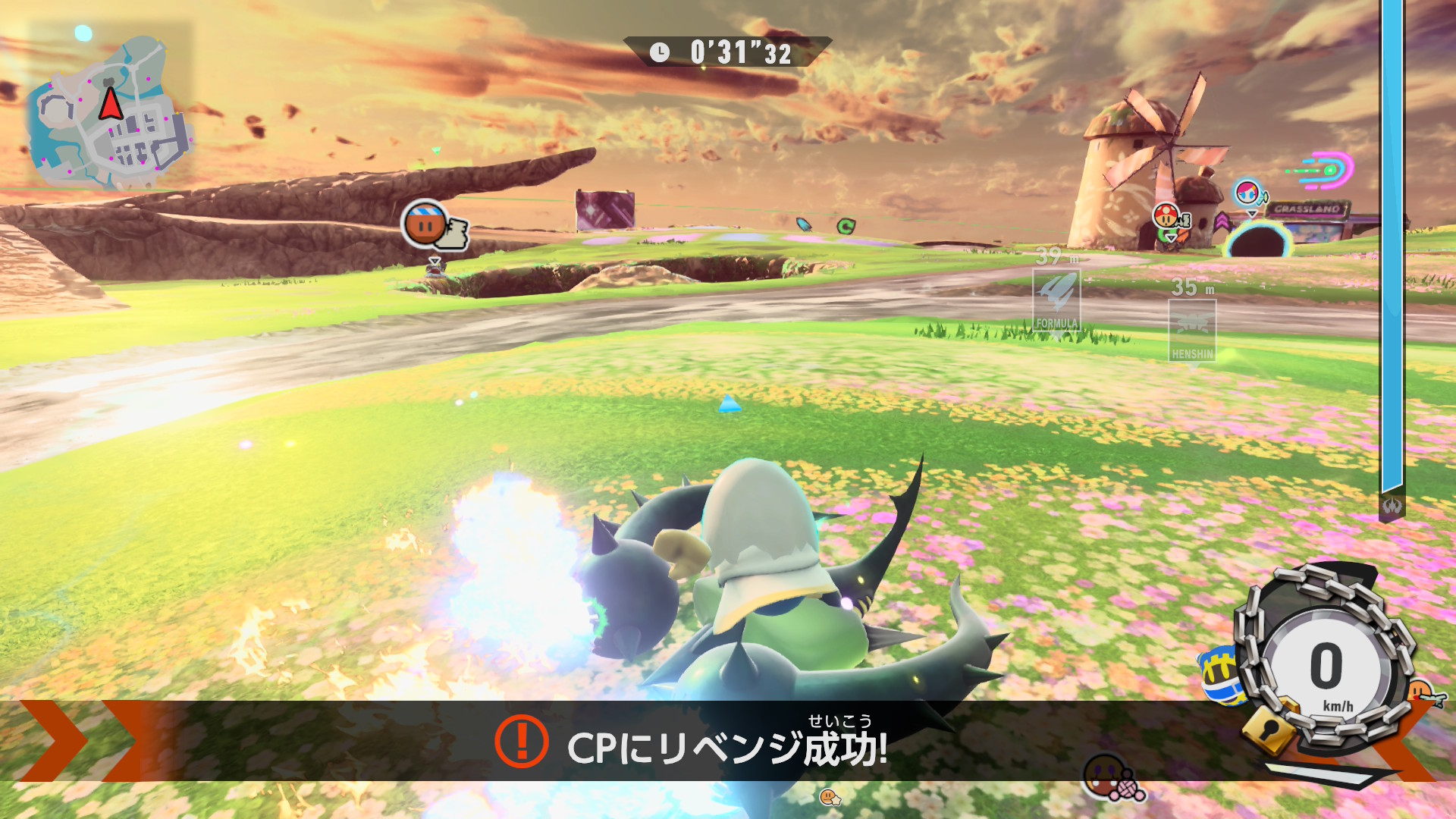The height and width of the screenshot is (819, 1456).
Task: Target the pink-haired rider marker
Action: click(x=1247, y=193)
